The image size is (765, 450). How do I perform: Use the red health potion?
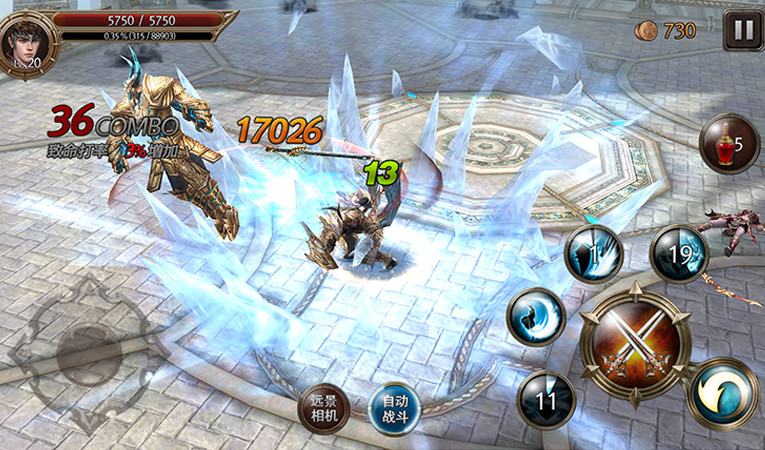[728, 144]
